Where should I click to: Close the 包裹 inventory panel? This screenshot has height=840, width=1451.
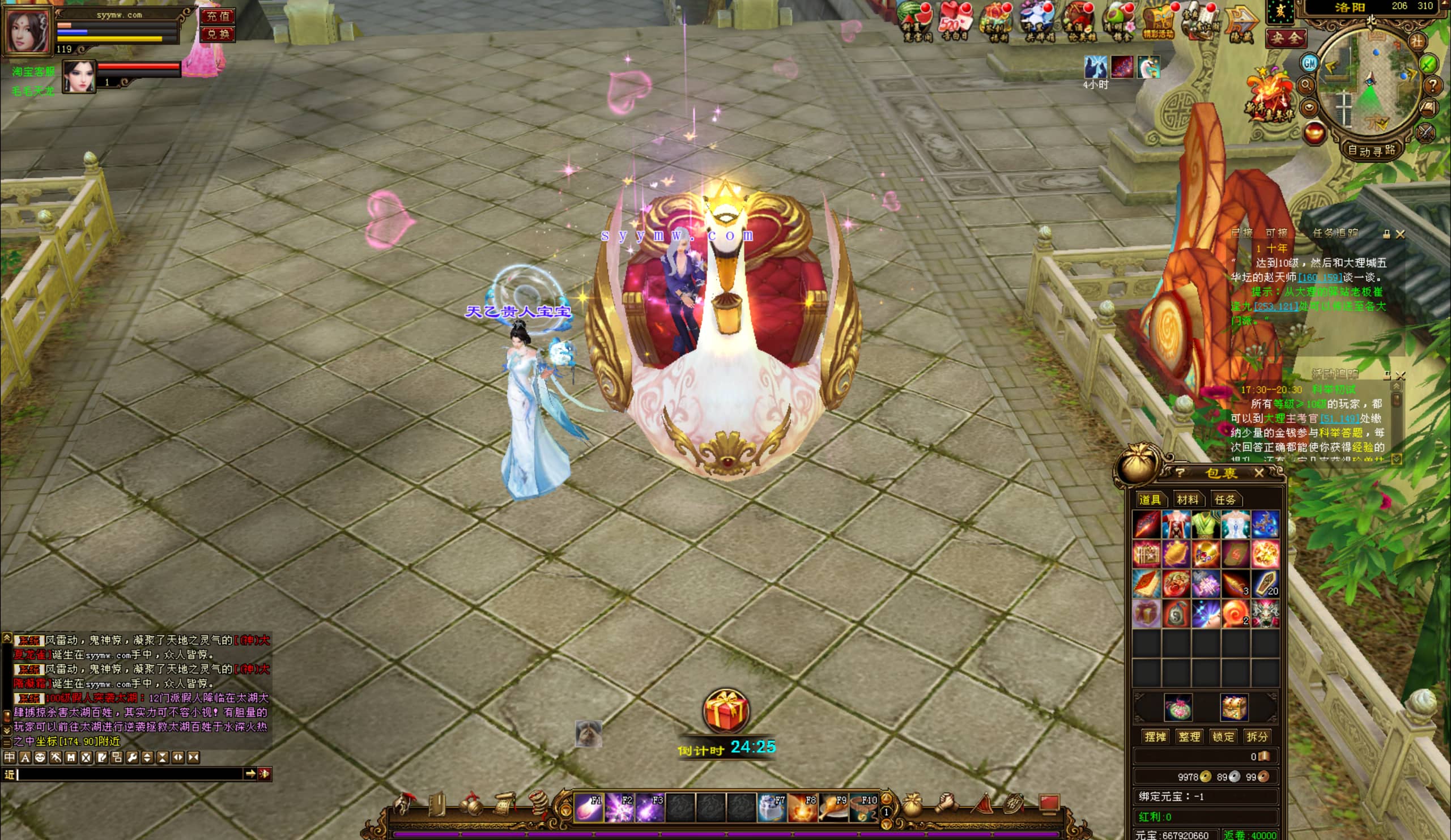(x=1259, y=473)
